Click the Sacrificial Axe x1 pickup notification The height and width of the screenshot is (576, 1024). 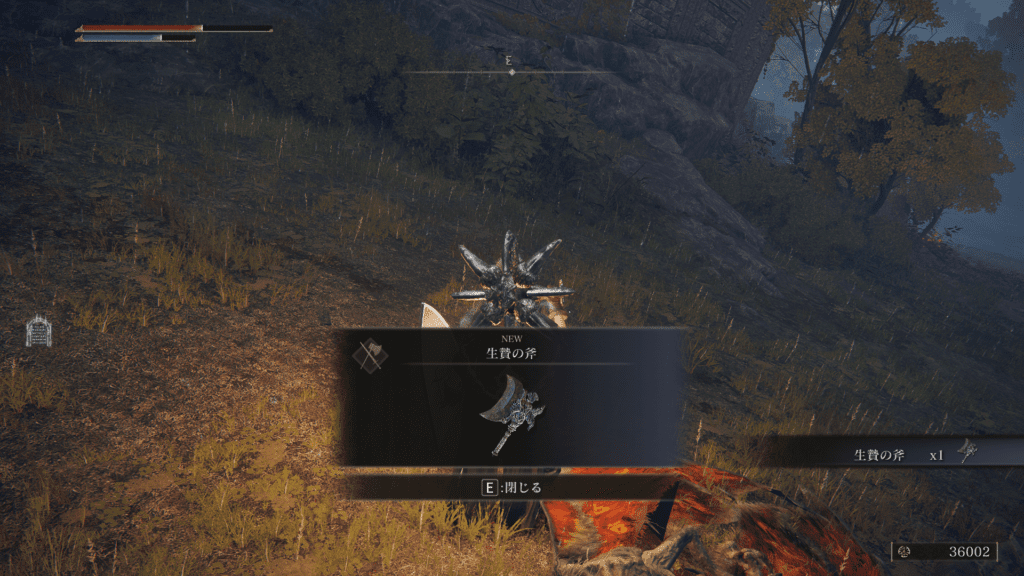pos(900,454)
